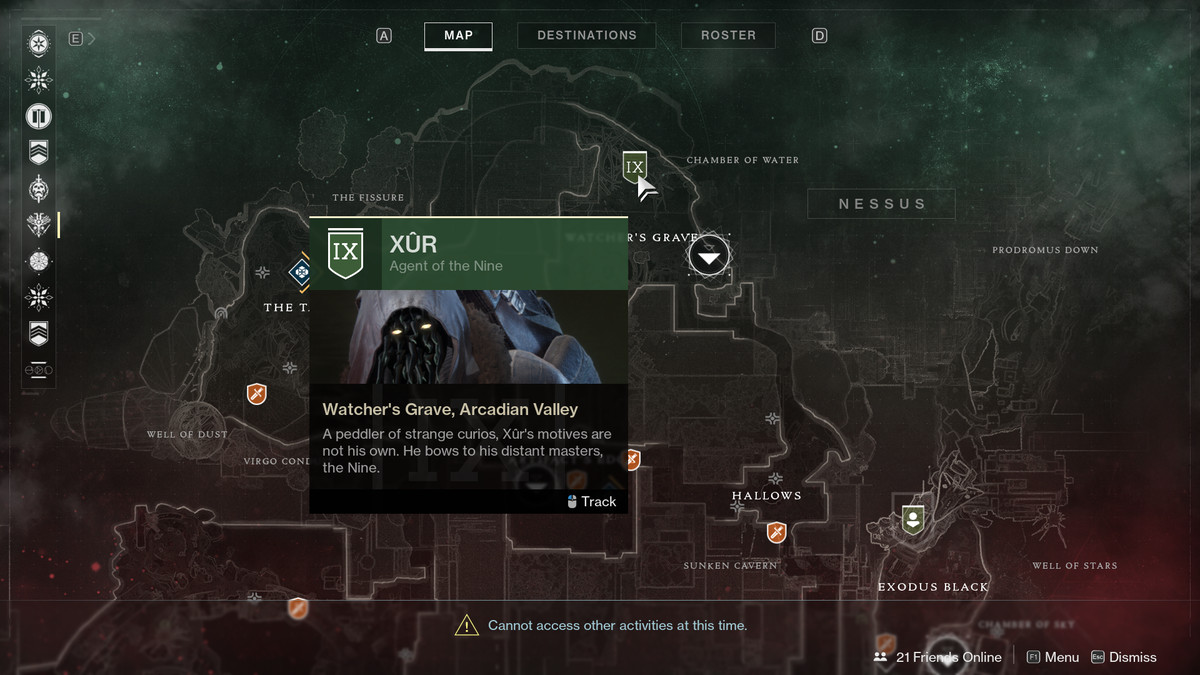Viewport: 1200px width, 675px height.
Task: Select the blue diamond marker at The Tangle
Action: (300, 271)
